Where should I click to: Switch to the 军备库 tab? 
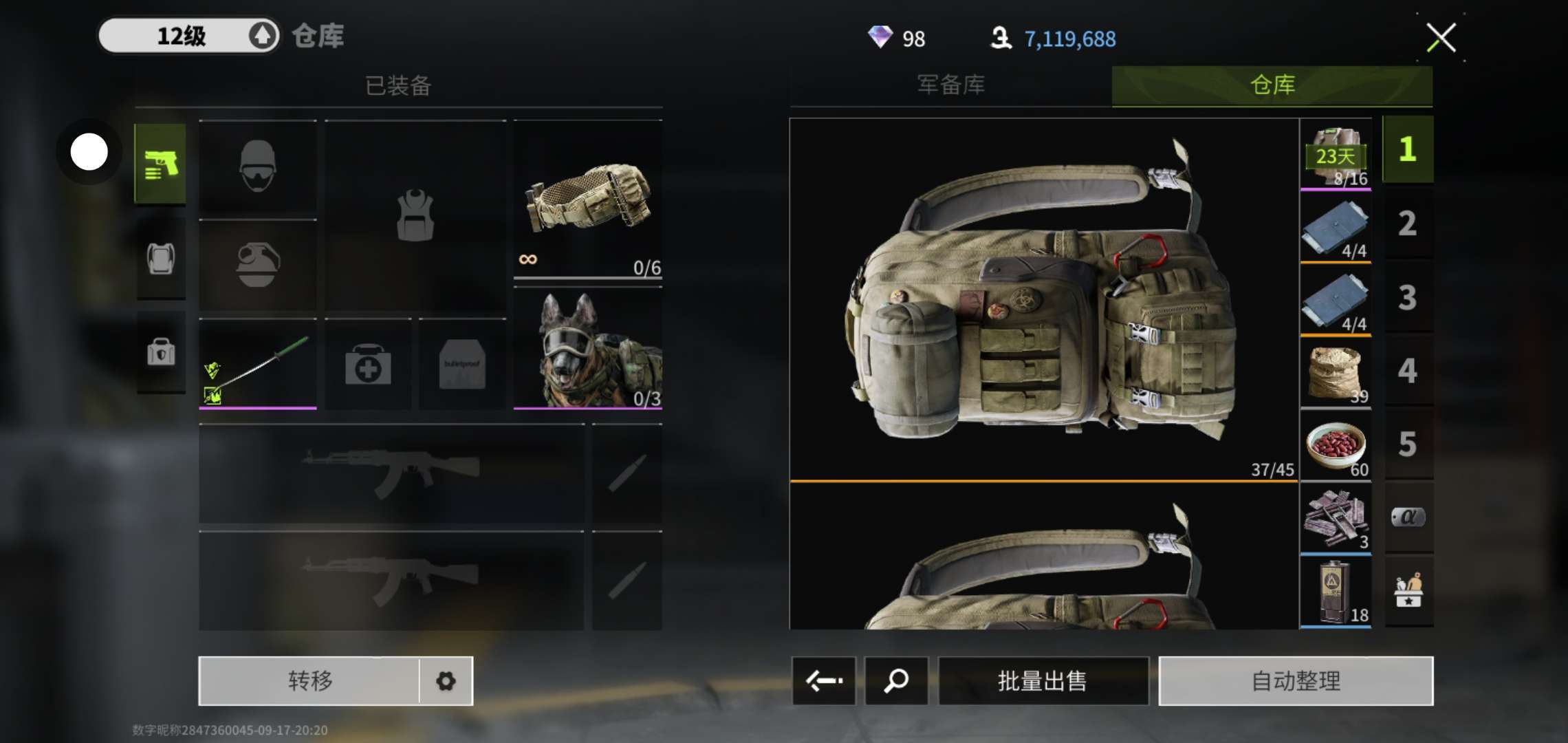(x=950, y=85)
